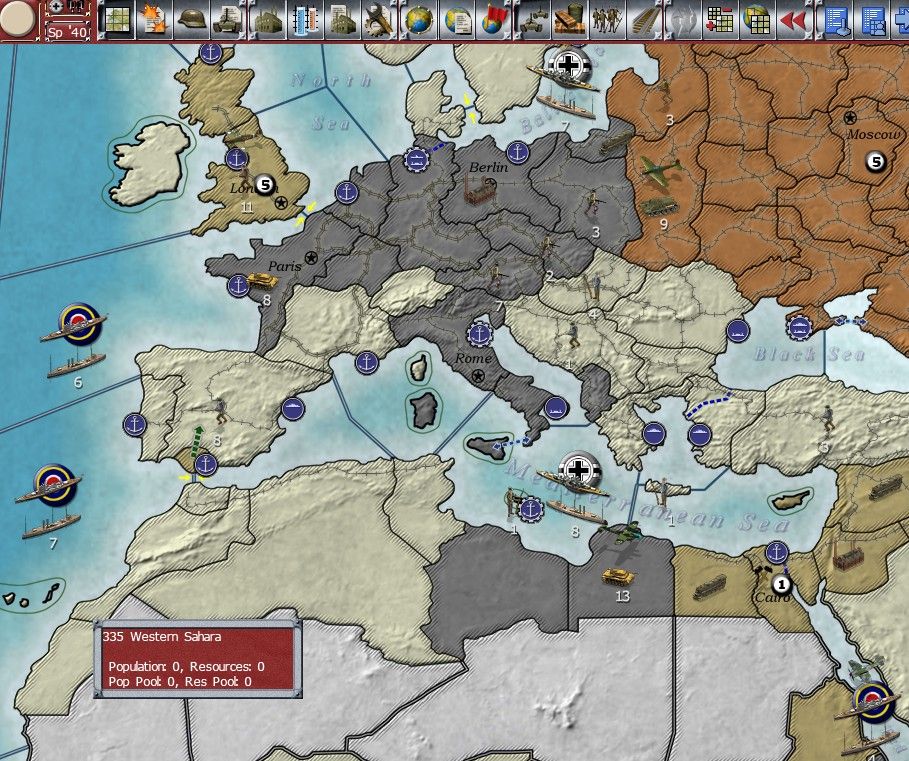
Task: Click the globe with red flag icon
Action: coord(492,19)
